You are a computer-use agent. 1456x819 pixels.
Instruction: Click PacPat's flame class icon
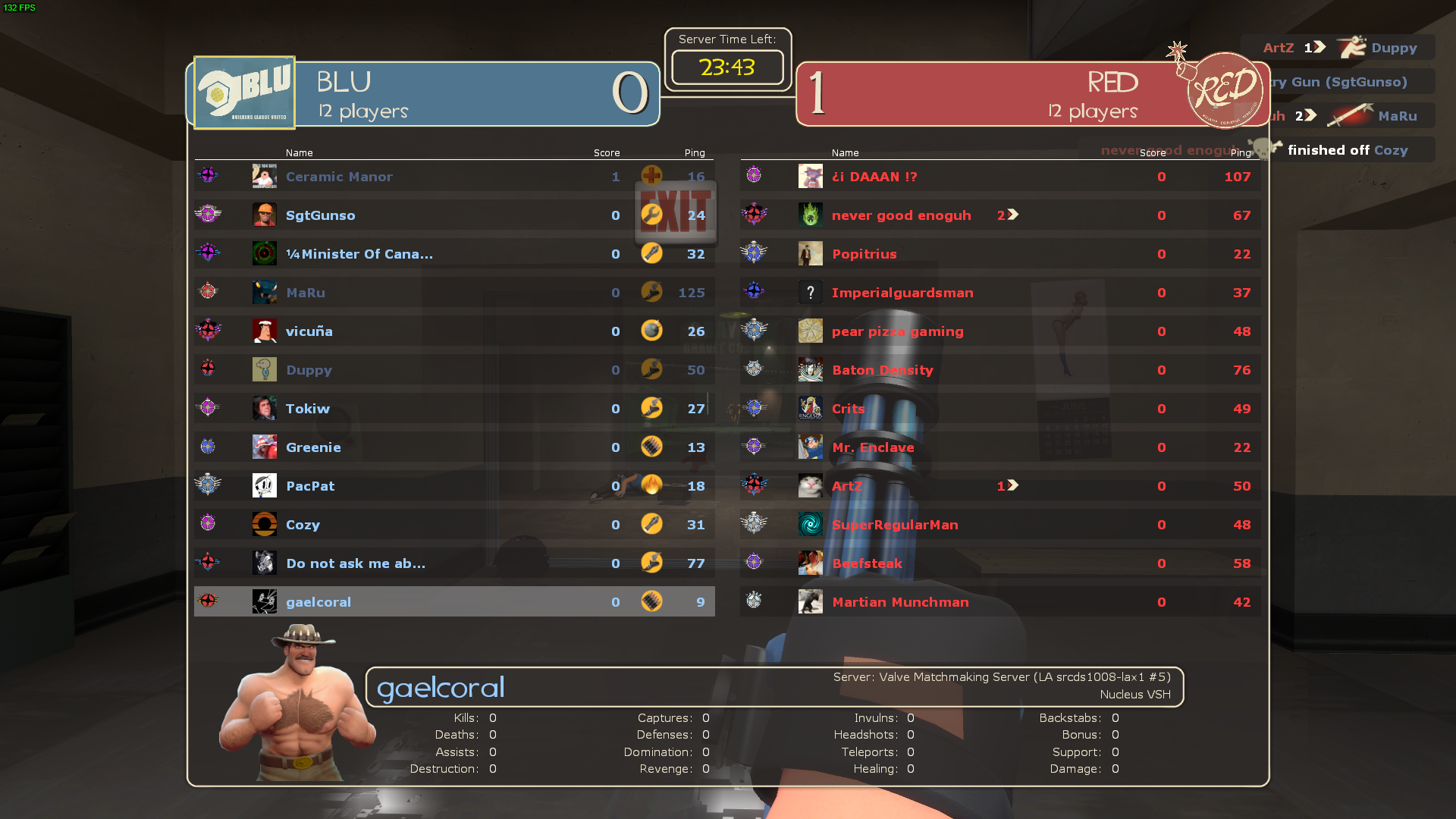(652, 485)
